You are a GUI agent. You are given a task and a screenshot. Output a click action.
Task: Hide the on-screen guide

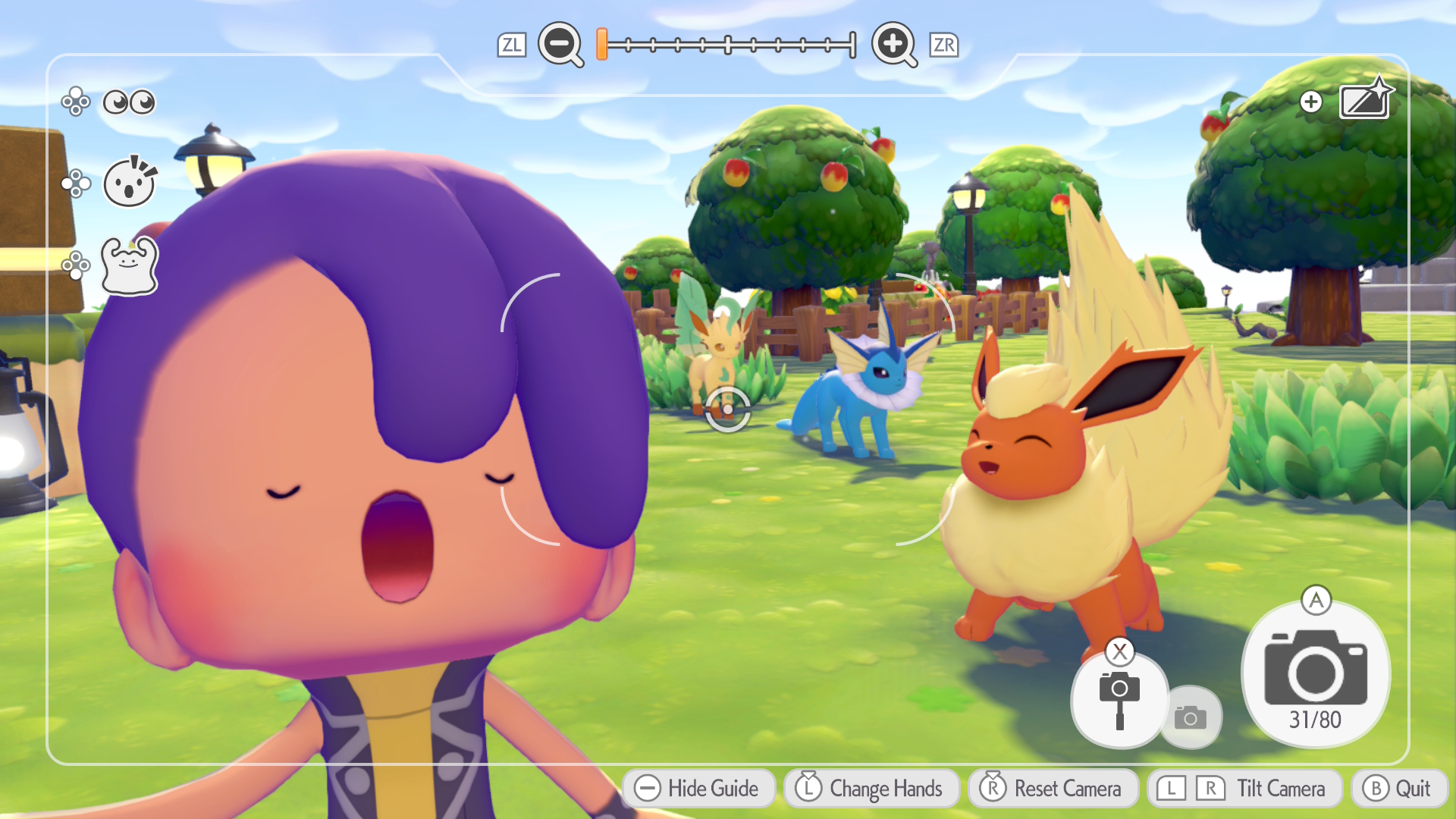click(x=698, y=789)
